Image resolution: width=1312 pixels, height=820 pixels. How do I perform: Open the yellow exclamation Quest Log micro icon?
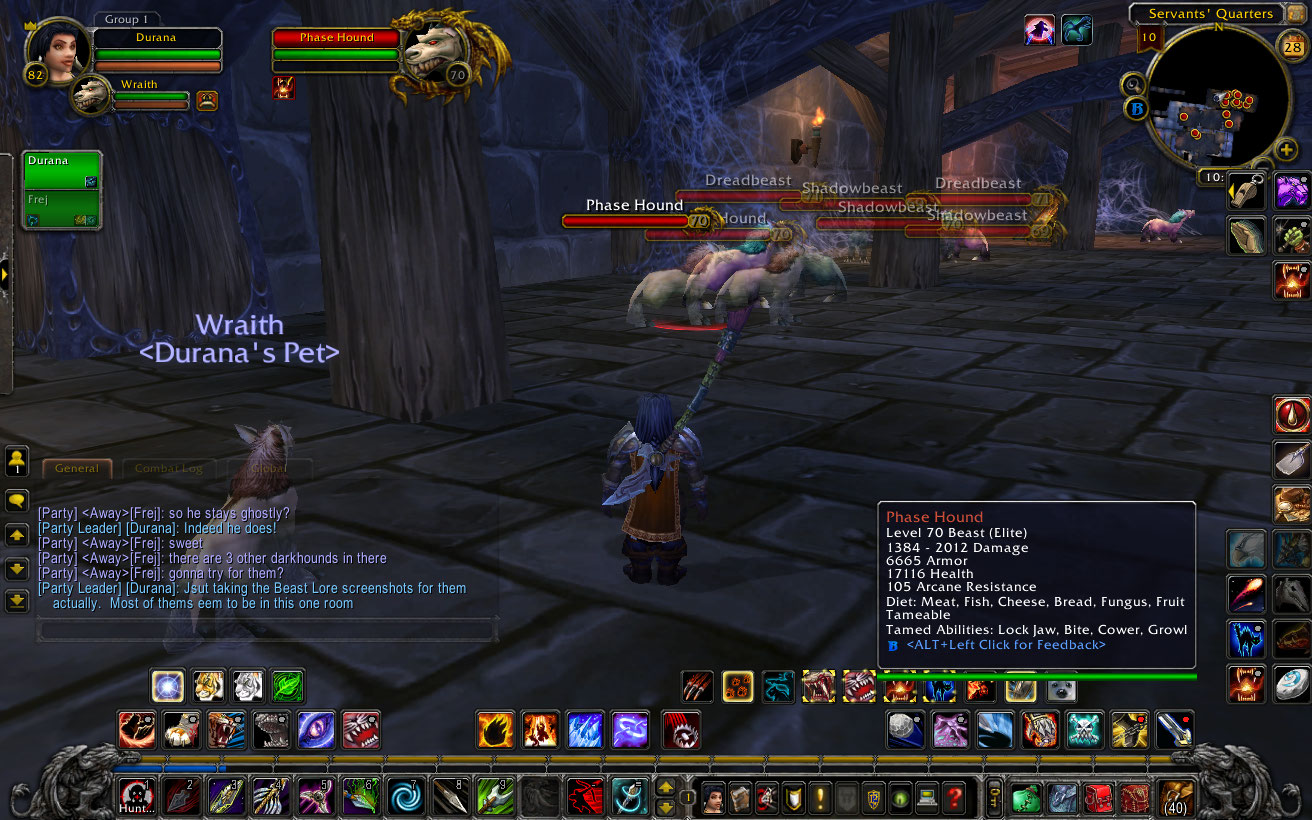coord(820,797)
